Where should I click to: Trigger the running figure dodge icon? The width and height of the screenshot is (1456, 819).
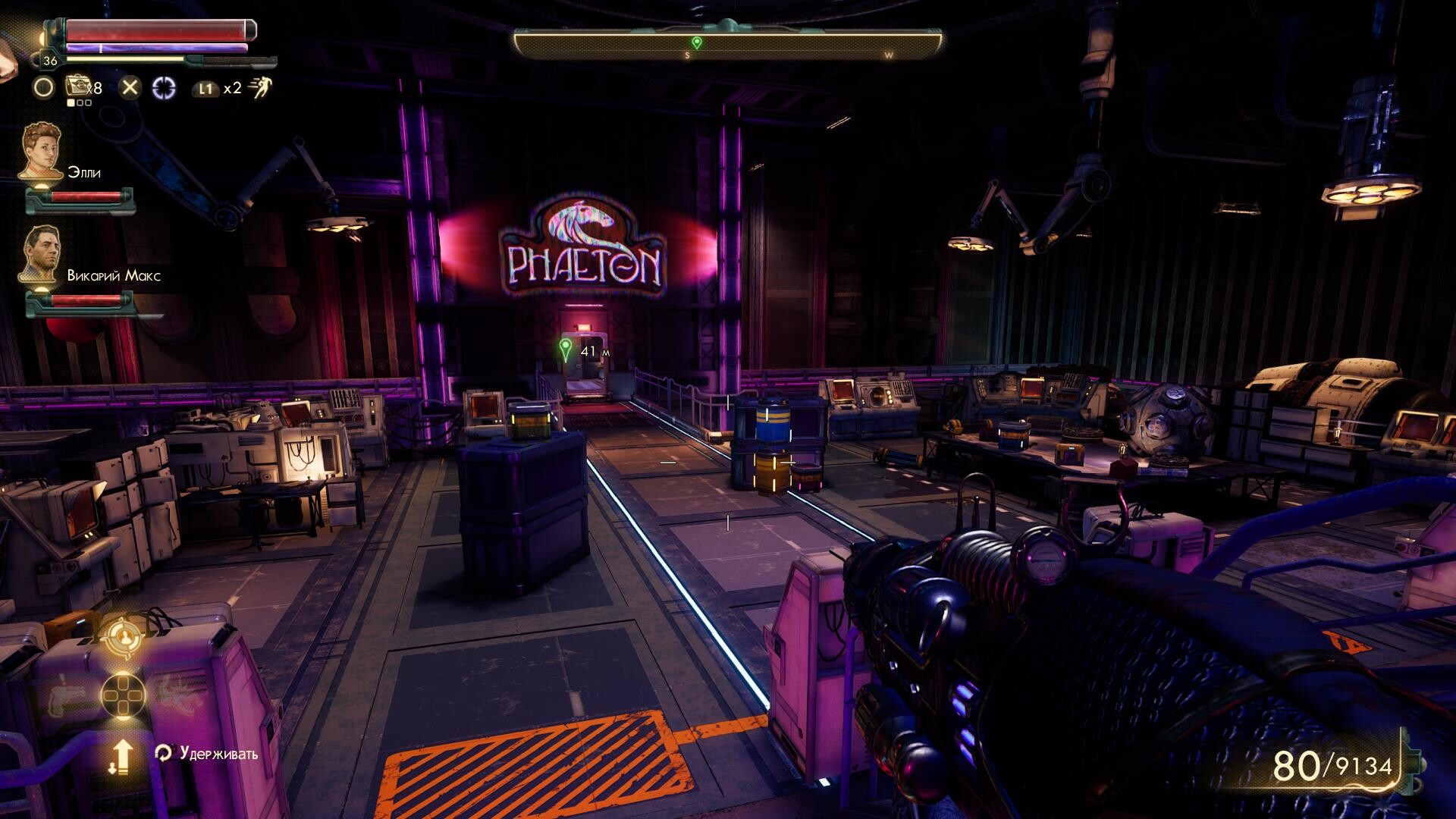coord(259,88)
